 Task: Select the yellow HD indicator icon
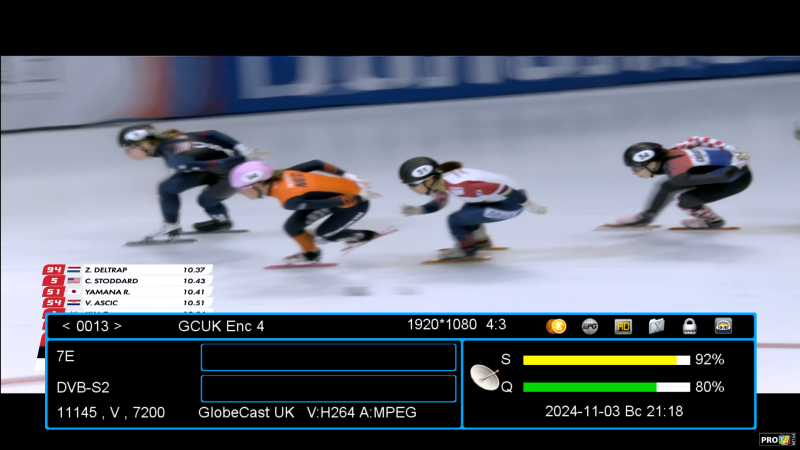click(x=623, y=326)
